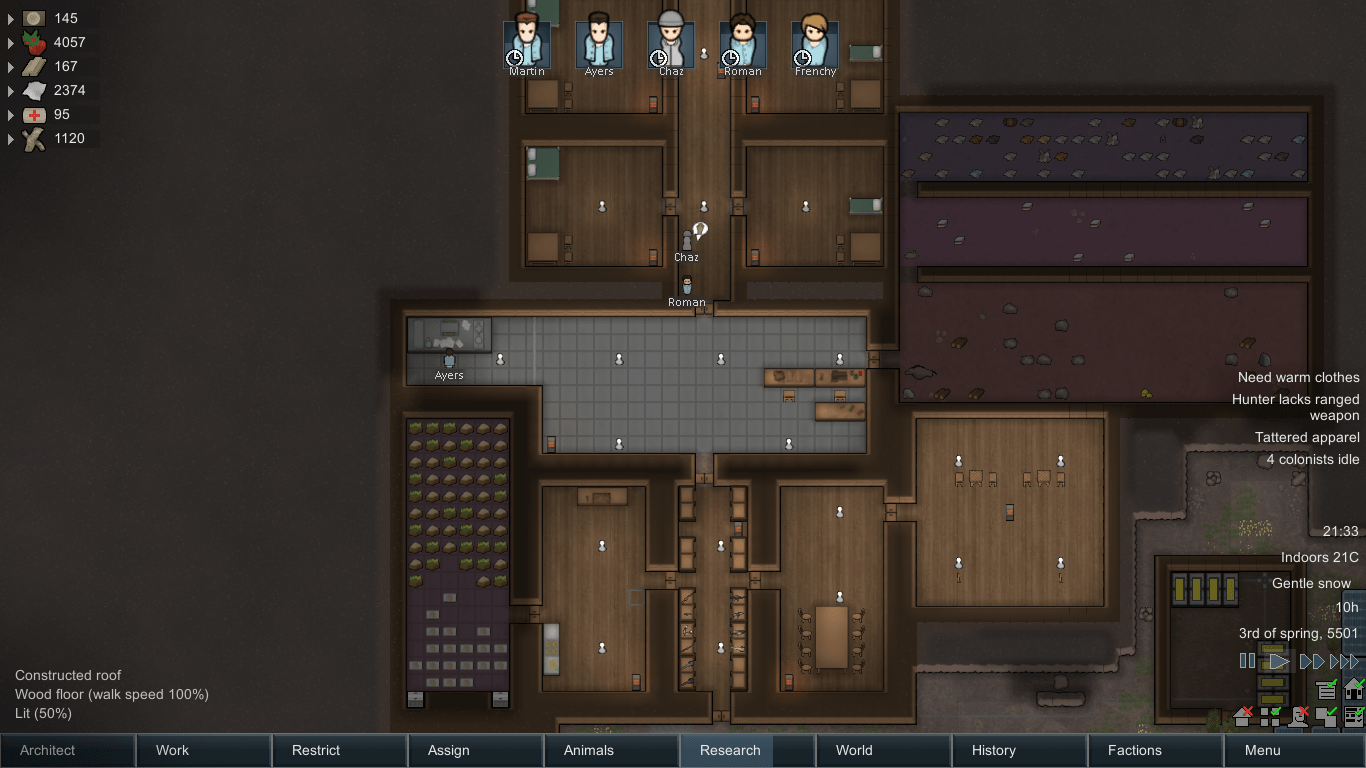Select the fastest triple-arrow speed icon
Screen dimensions: 1366x768
[1344, 661]
